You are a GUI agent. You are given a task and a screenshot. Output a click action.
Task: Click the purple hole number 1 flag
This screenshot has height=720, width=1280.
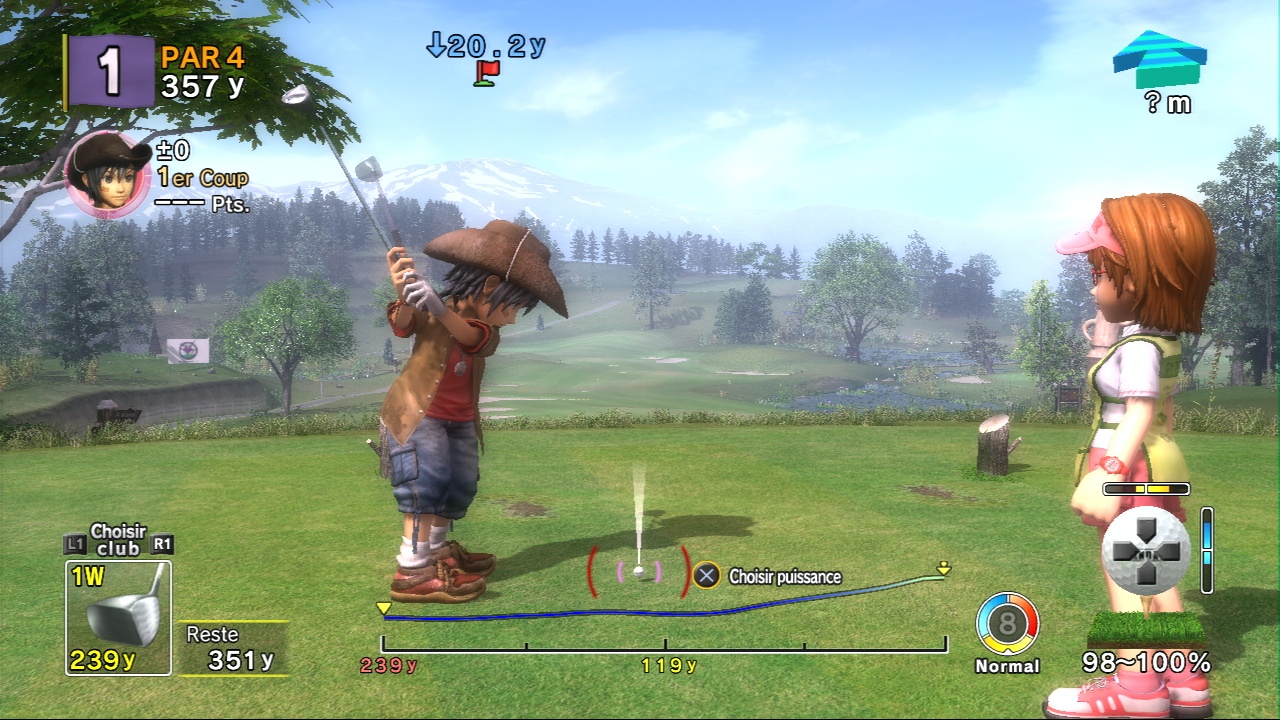point(109,71)
